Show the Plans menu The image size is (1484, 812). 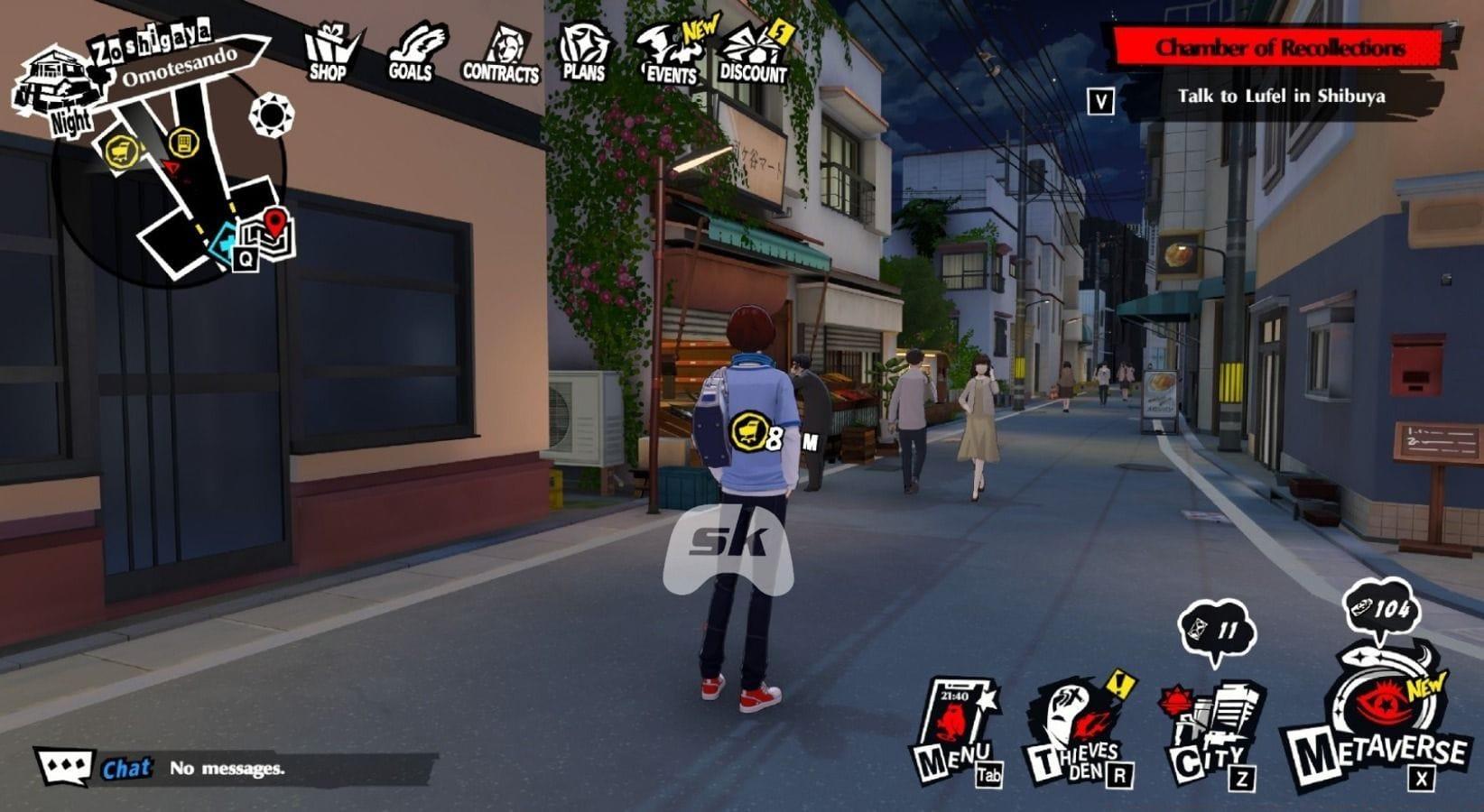[x=584, y=53]
